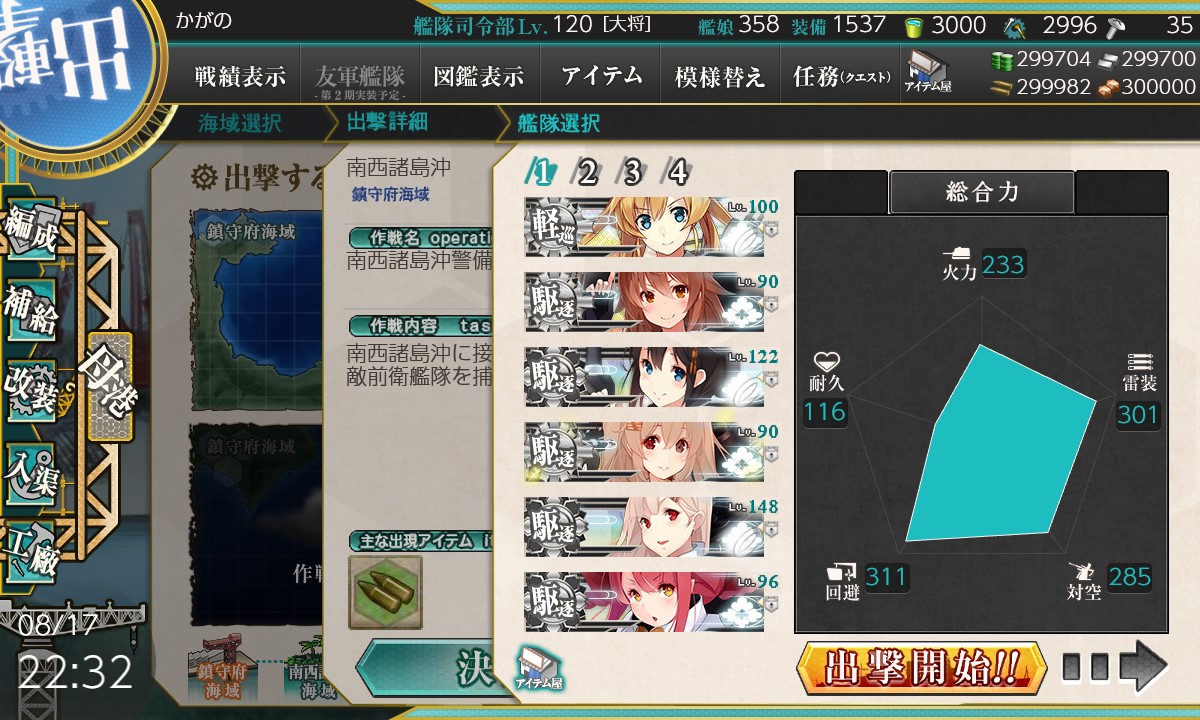The height and width of the screenshot is (720, 1200).
Task: Open the 戦績表示 records menu
Action: (x=240, y=77)
